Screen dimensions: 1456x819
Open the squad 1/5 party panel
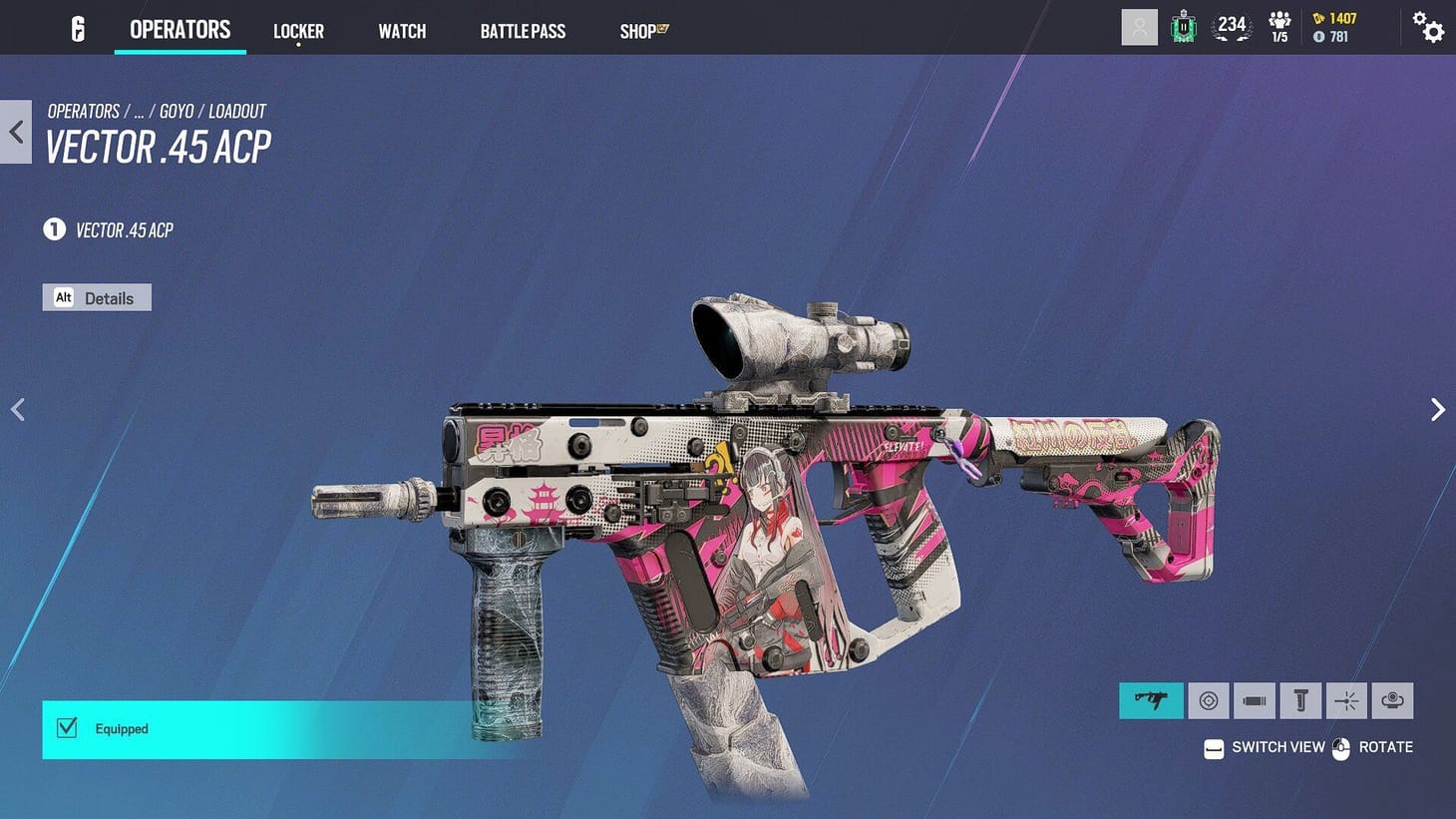pyautogui.click(x=1279, y=27)
